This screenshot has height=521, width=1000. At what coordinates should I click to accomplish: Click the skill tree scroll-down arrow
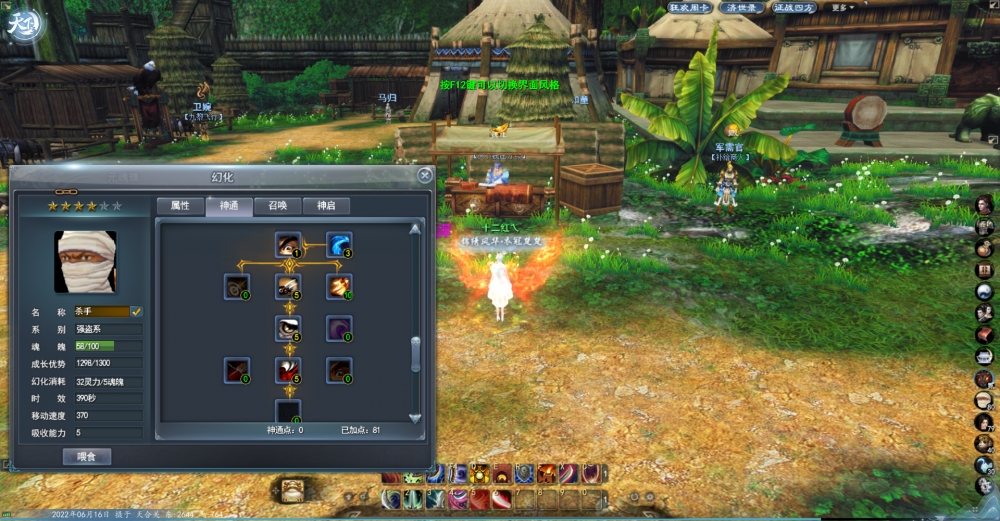point(416,418)
